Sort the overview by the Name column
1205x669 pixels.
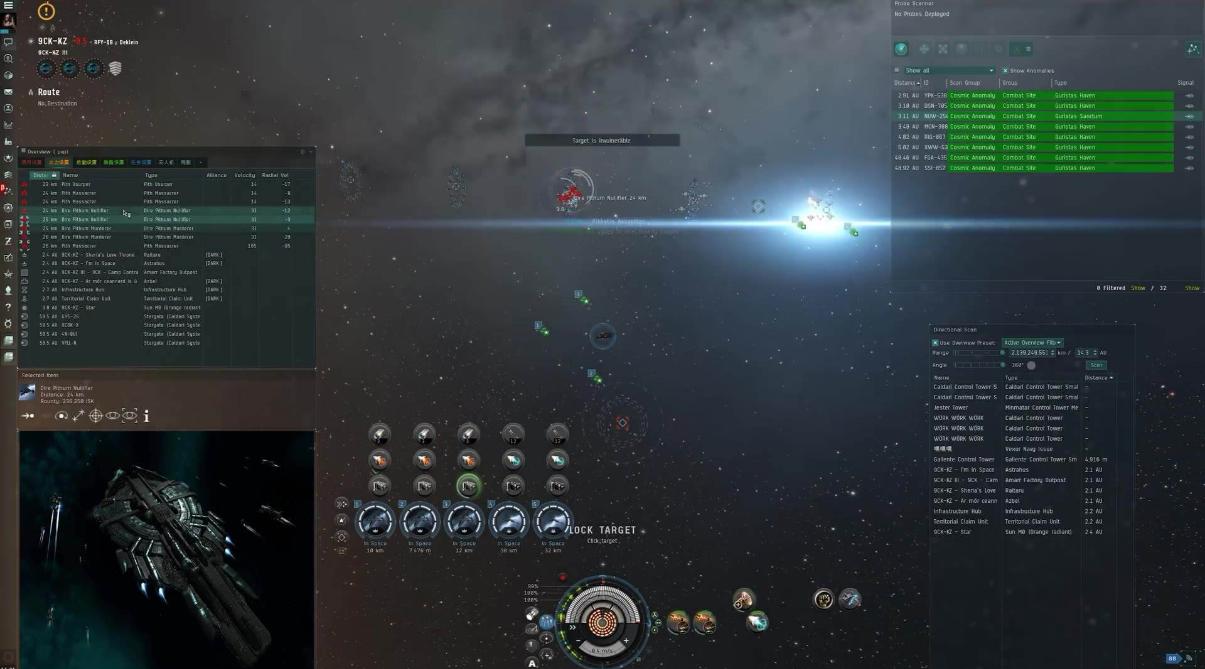tap(100, 175)
